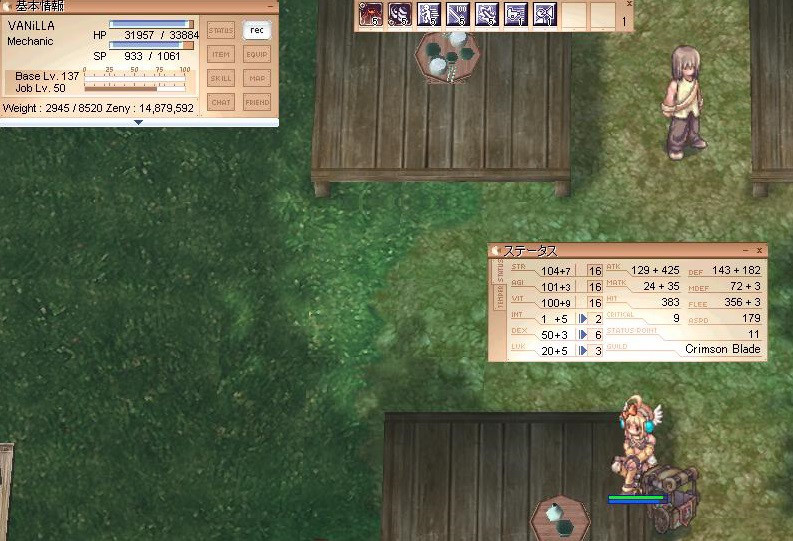Toggle the rec button
Screen dimensions: 793x541
click(x=257, y=30)
